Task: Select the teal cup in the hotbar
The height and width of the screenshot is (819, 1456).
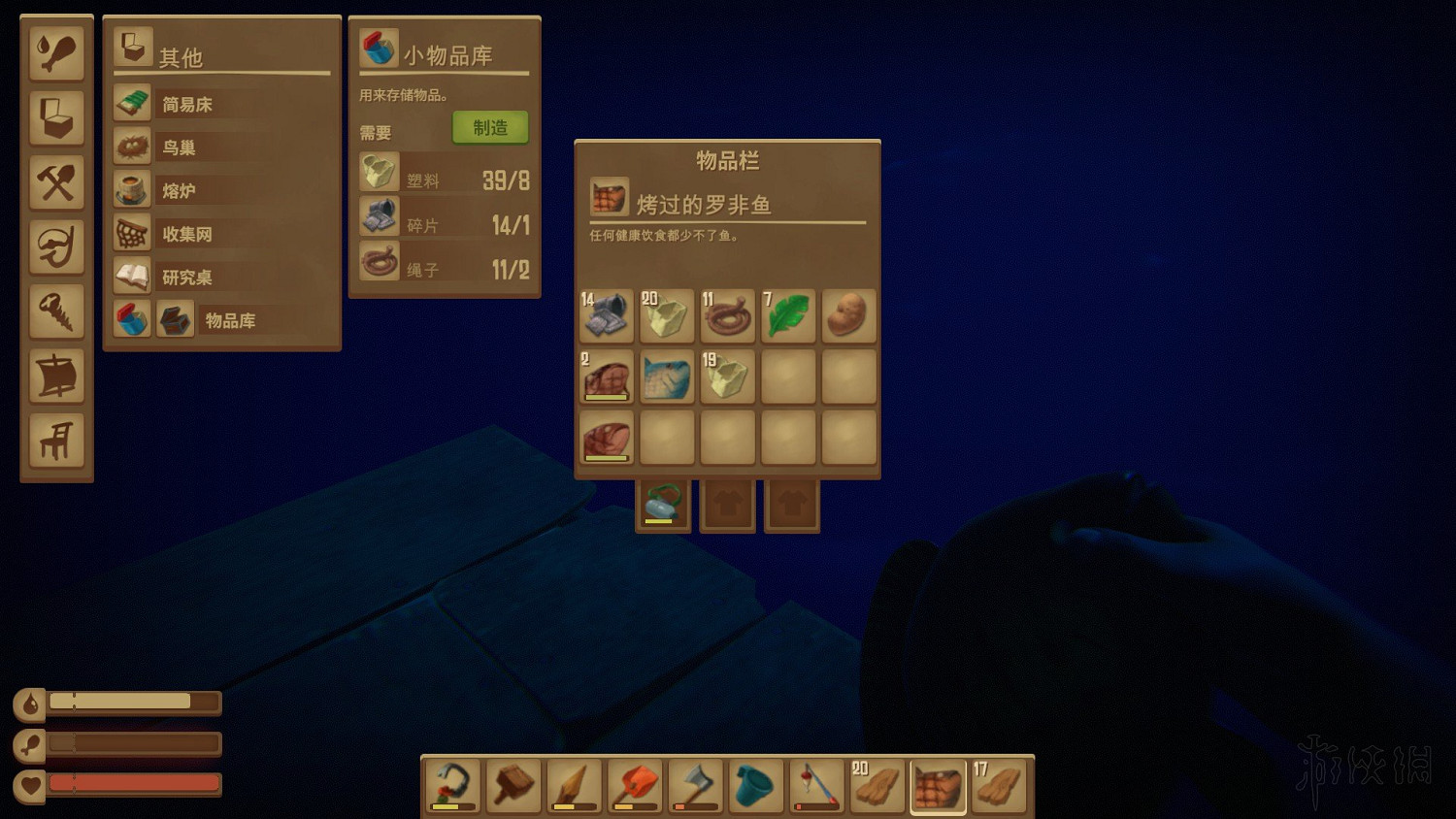Action: point(756,786)
